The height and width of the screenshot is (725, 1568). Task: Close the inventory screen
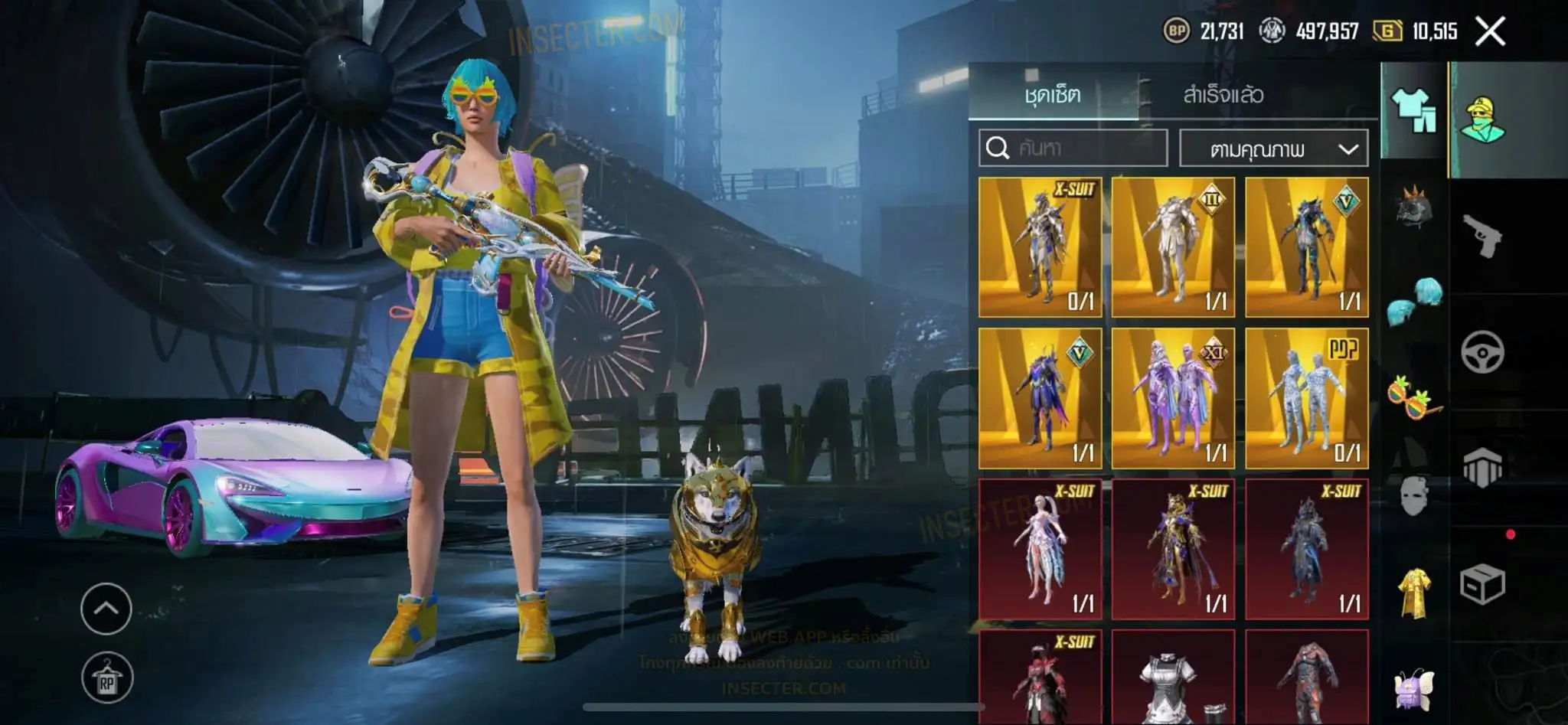(1490, 32)
